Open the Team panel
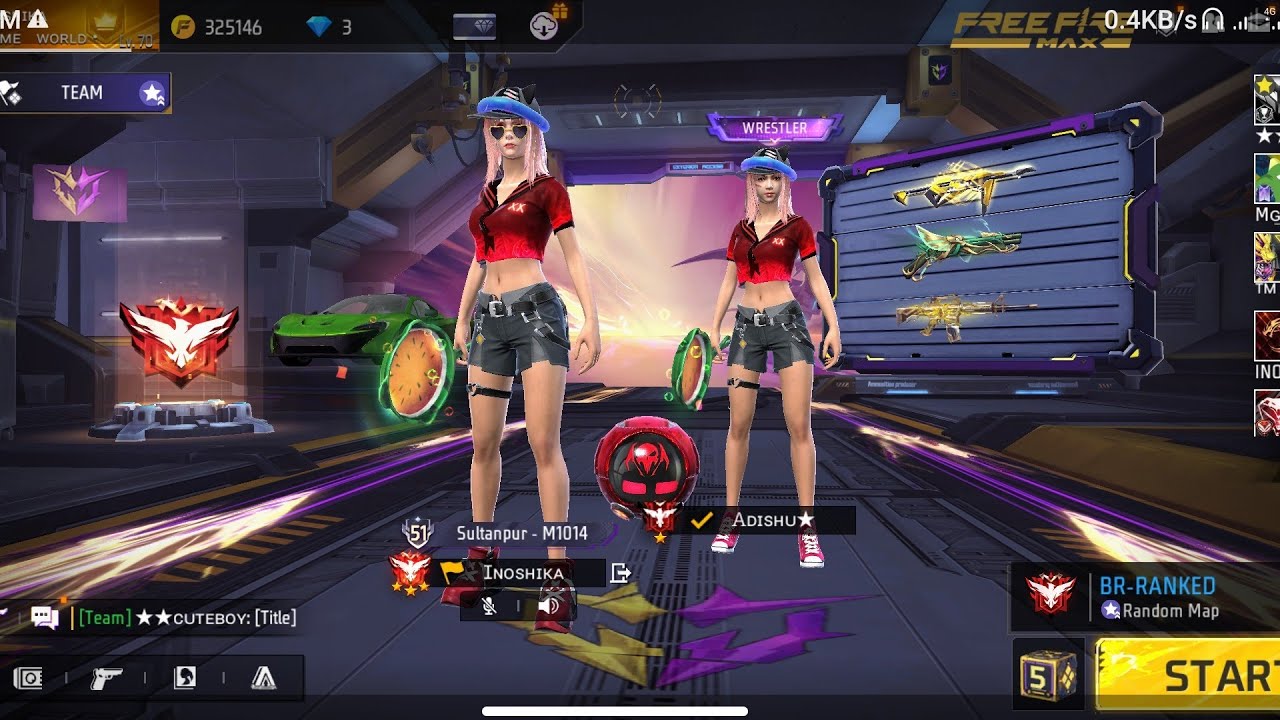Image resolution: width=1280 pixels, height=720 pixels. pos(85,93)
